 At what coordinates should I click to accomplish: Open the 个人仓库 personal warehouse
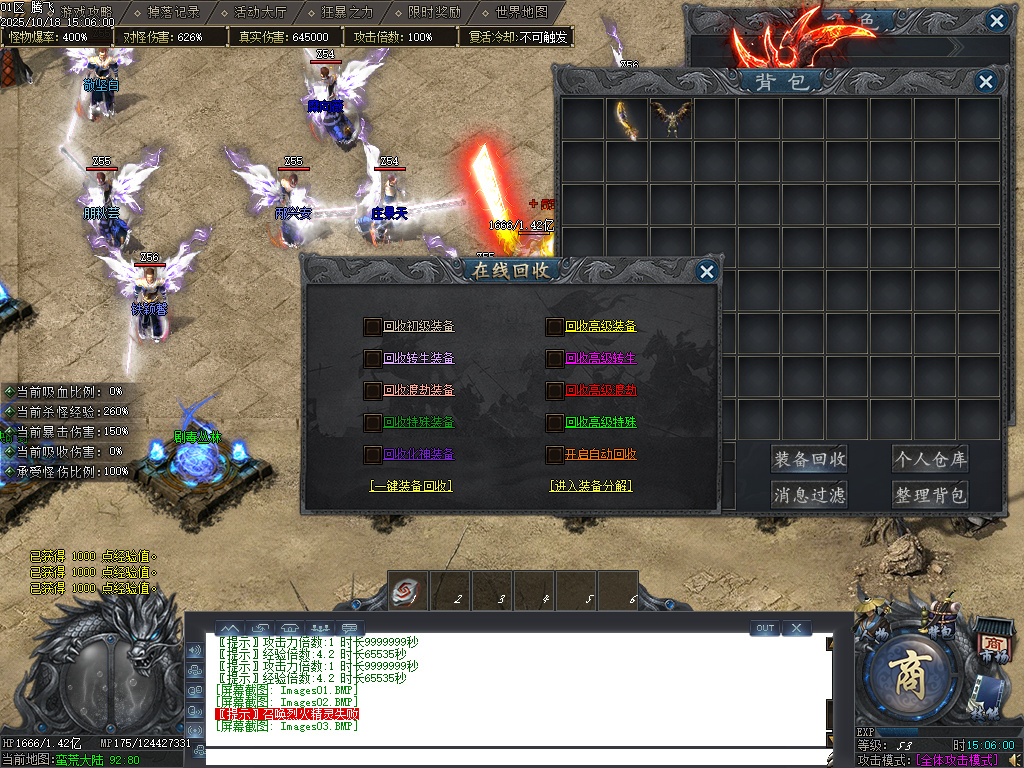(930, 459)
